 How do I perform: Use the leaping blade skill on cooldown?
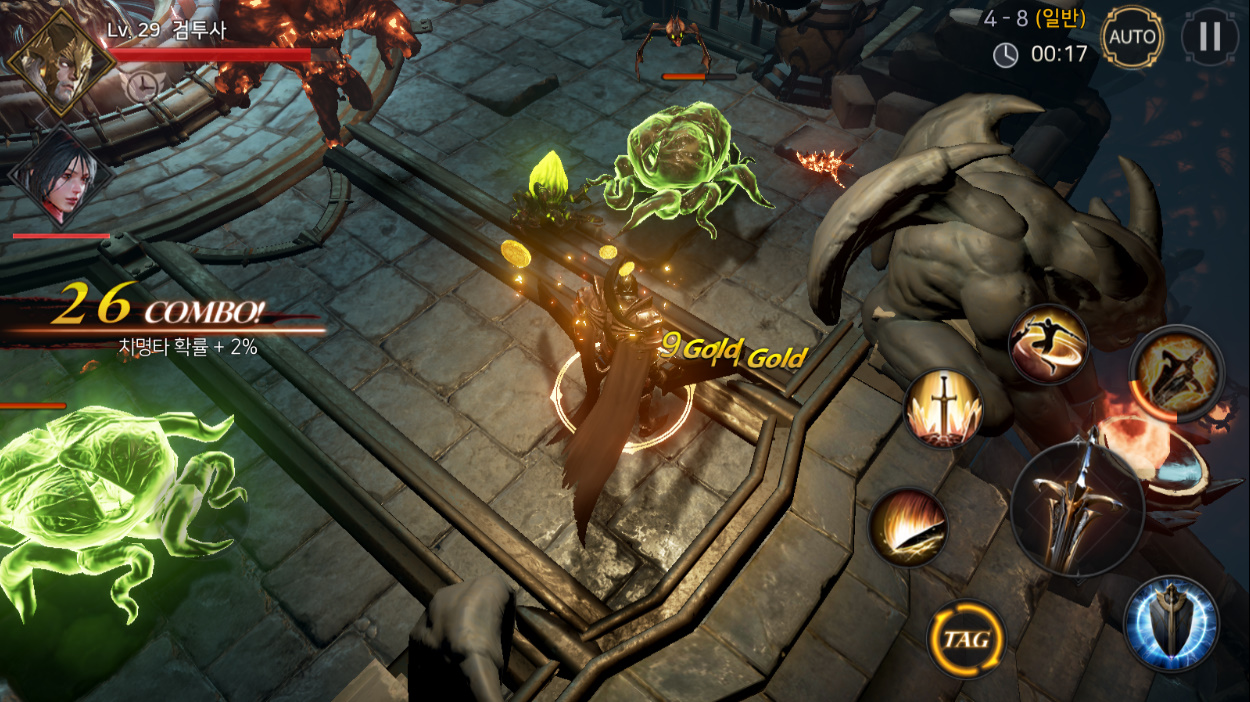[x=1176, y=374]
